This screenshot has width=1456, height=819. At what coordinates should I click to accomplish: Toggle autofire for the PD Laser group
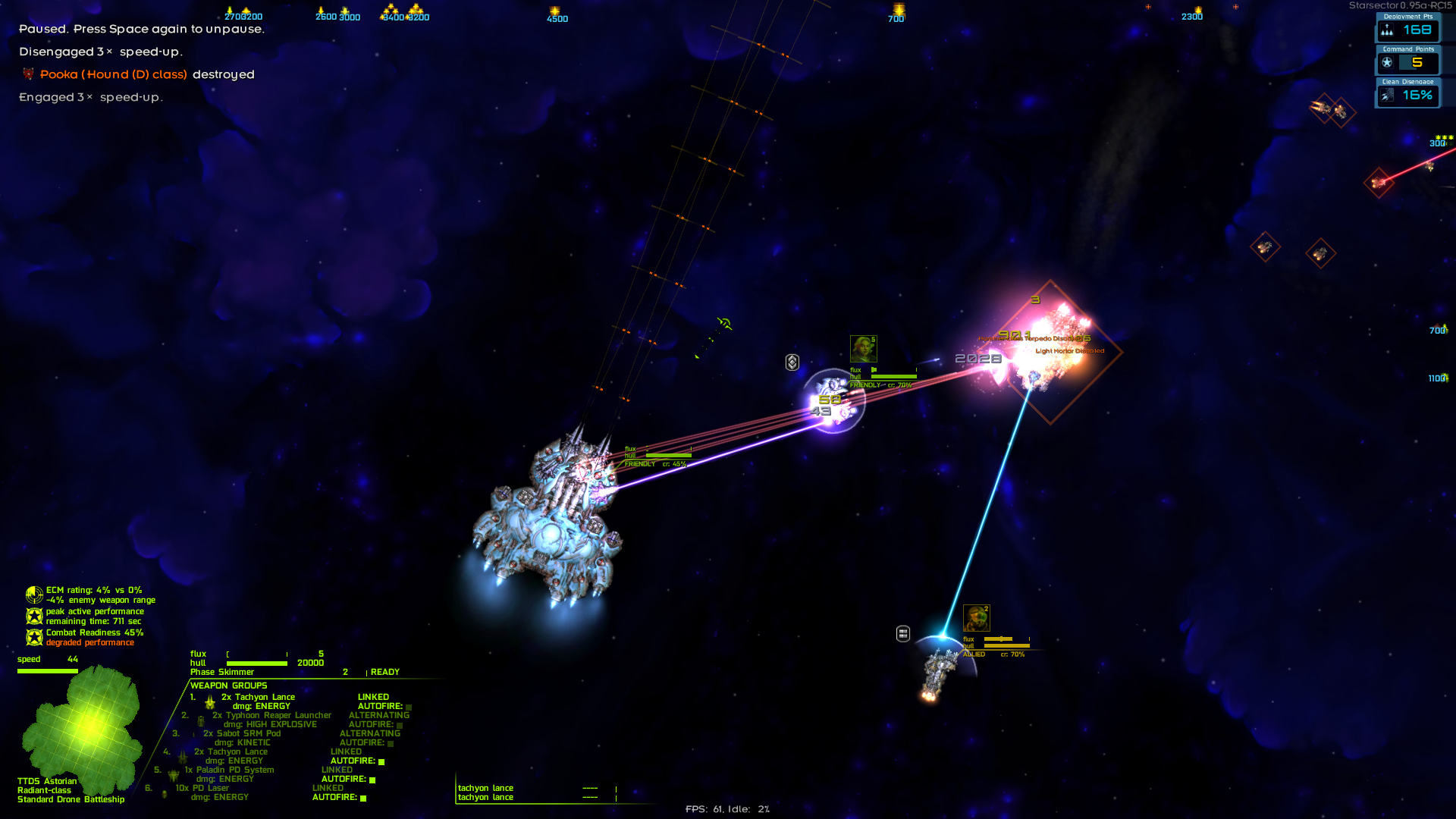pos(363,798)
